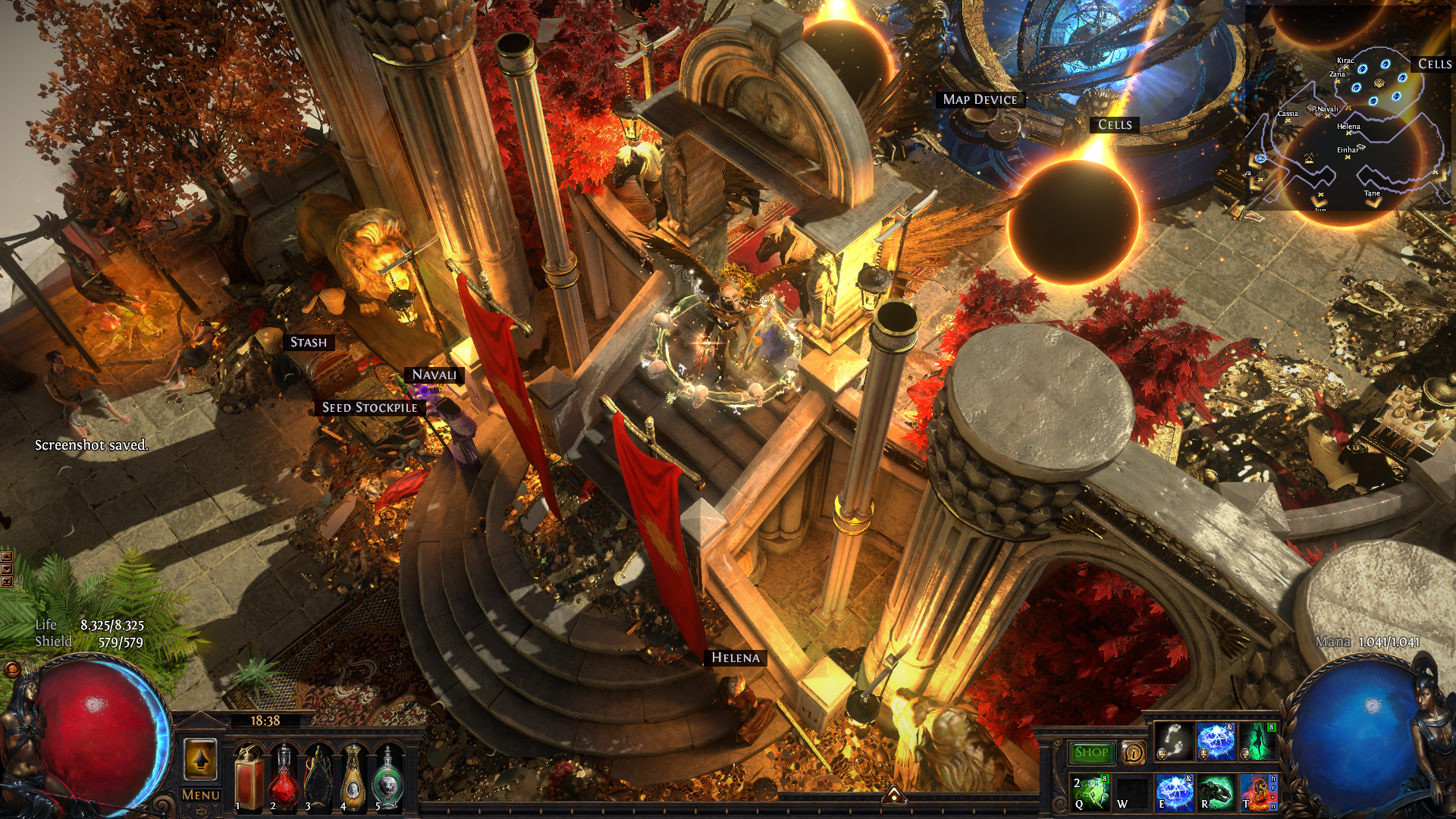
Task: Activate the green running figures skill on Q
Action: pyautogui.click(x=1090, y=792)
